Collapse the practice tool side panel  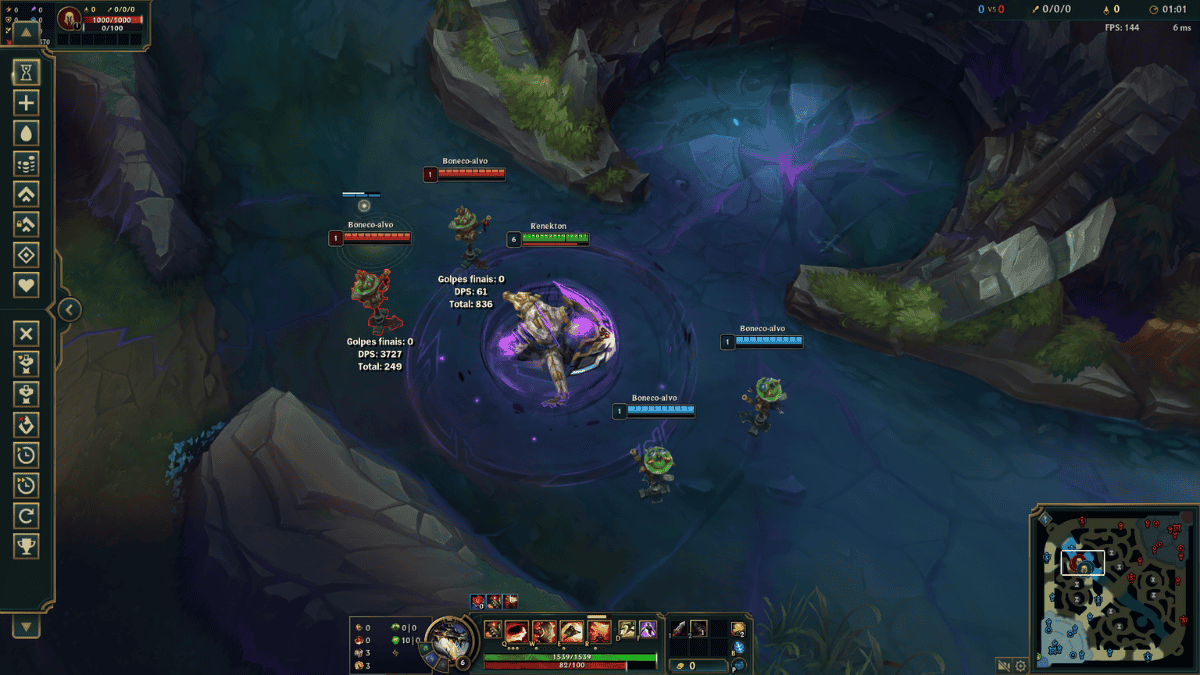coord(68,309)
